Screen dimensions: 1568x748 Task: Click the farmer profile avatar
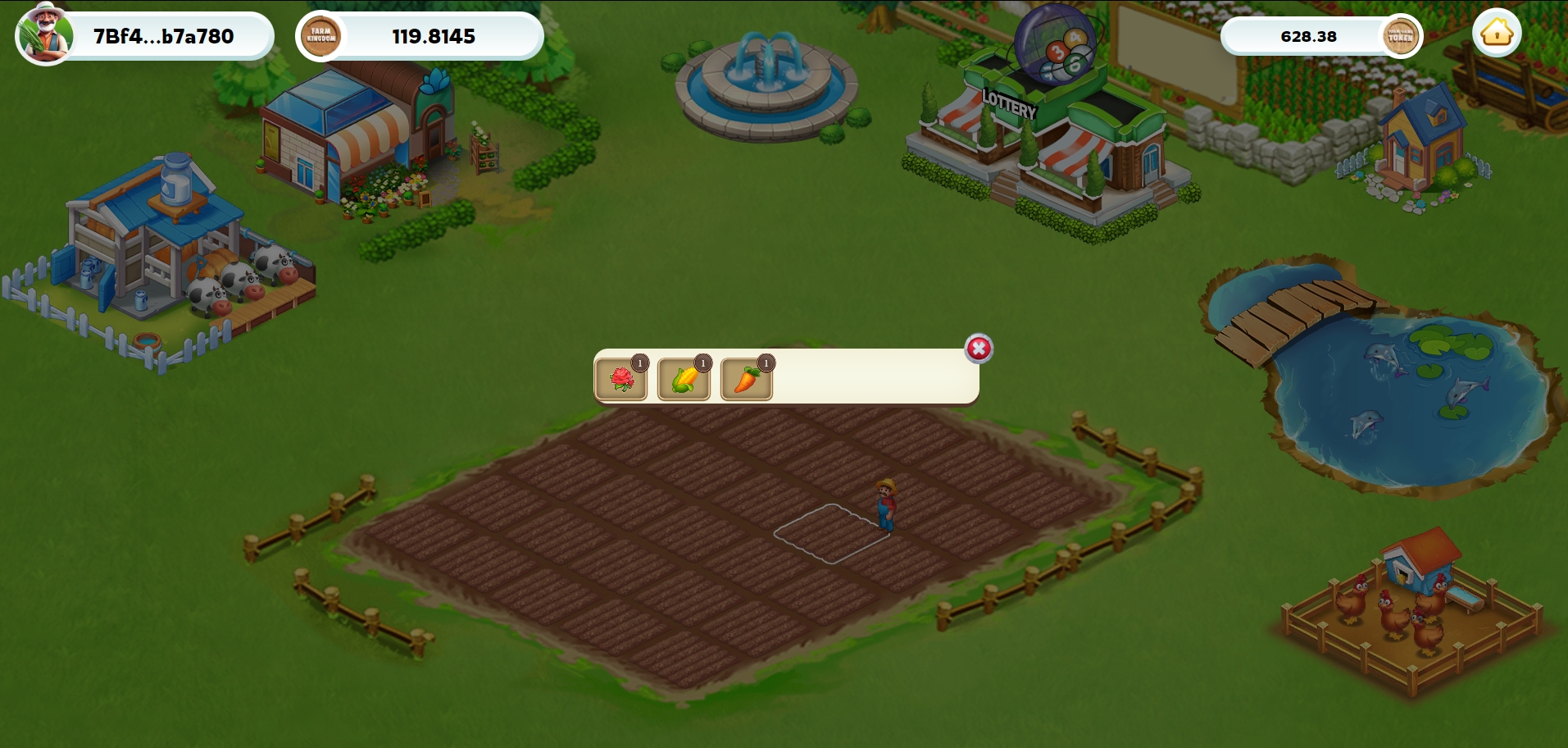(x=45, y=34)
